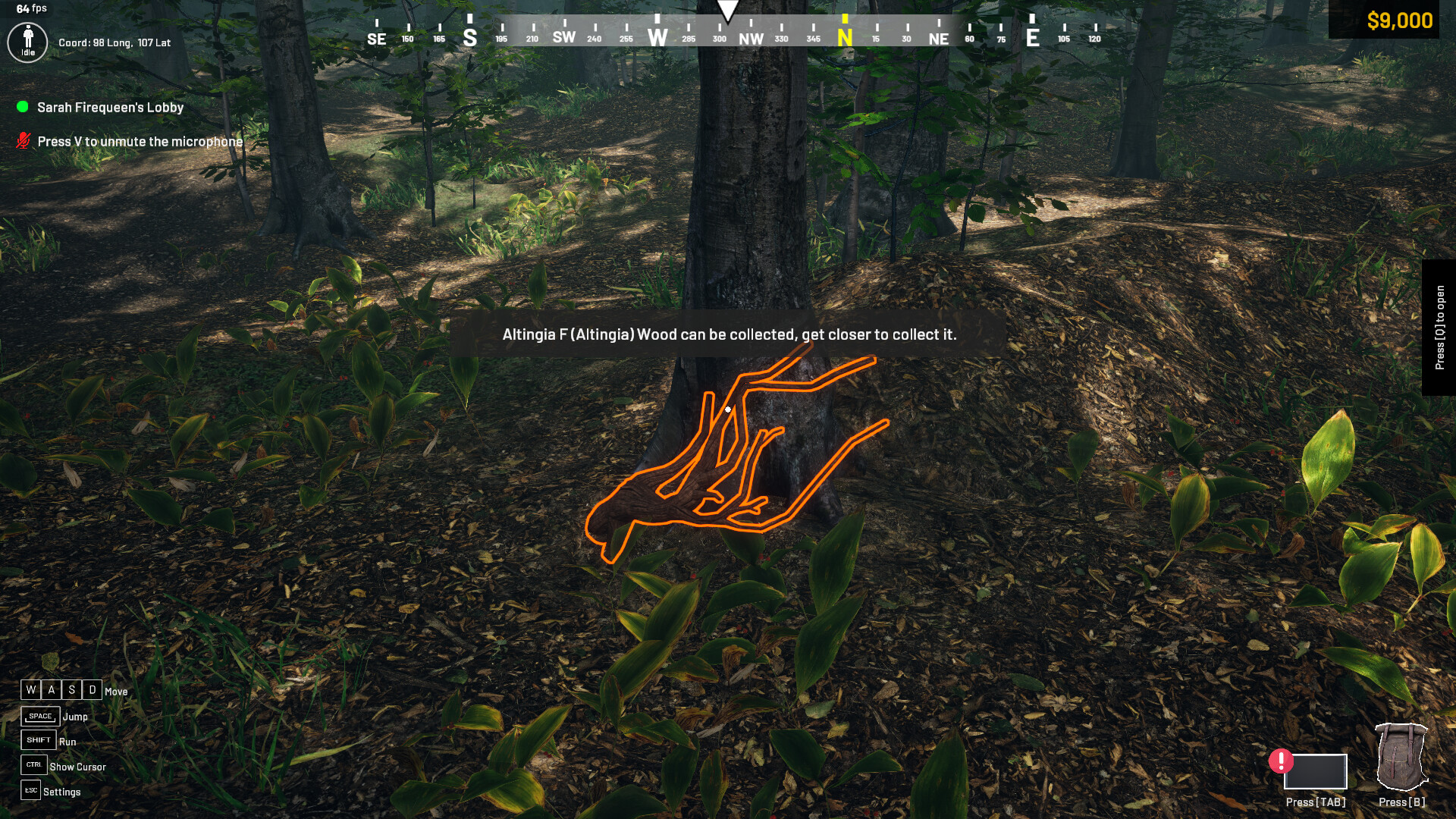
Task: Click the Coord: 98 Long, 107 Lat readout
Action: click(x=114, y=42)
